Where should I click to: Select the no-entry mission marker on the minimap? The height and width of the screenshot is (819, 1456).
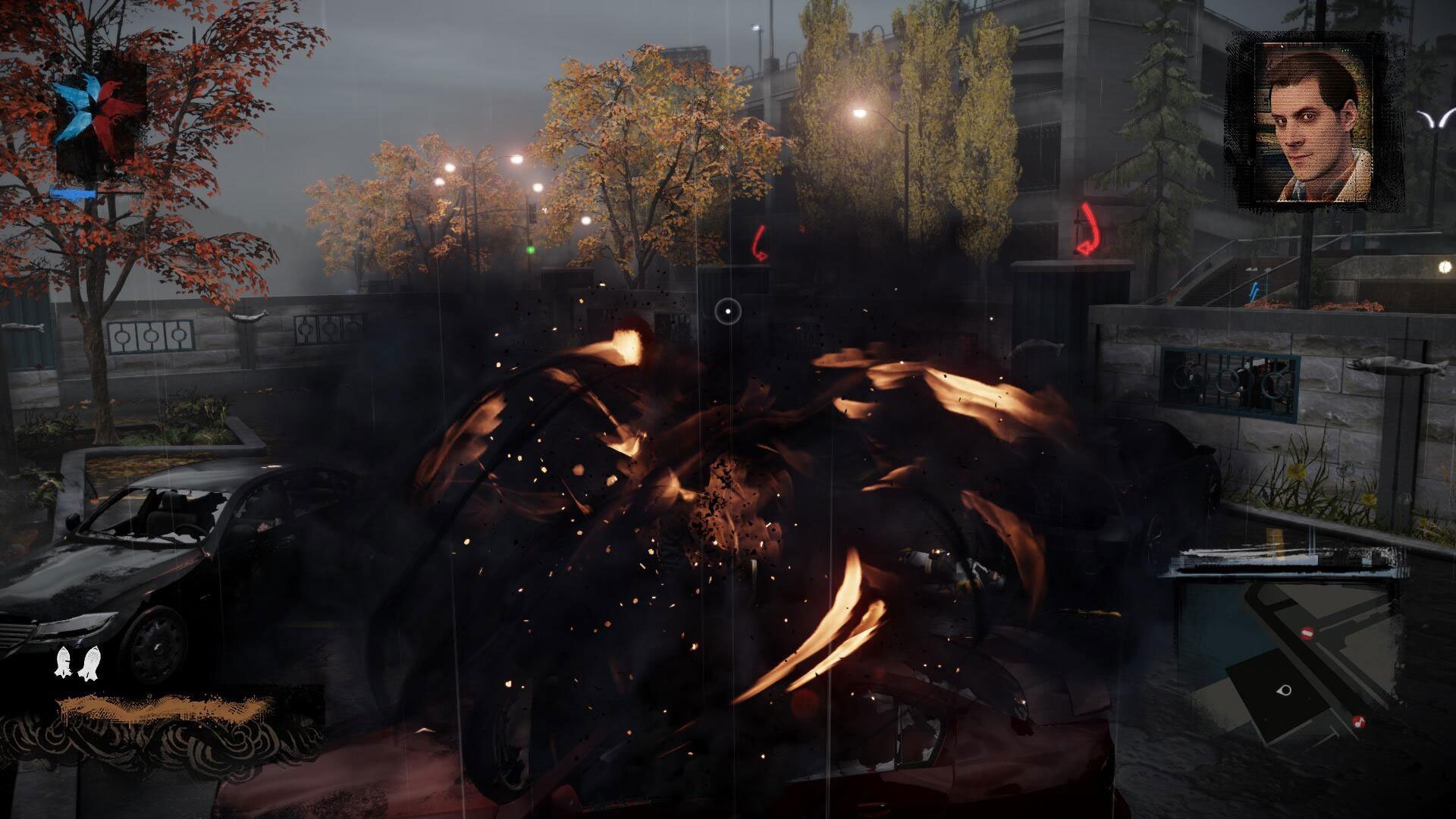[1307, 632]
